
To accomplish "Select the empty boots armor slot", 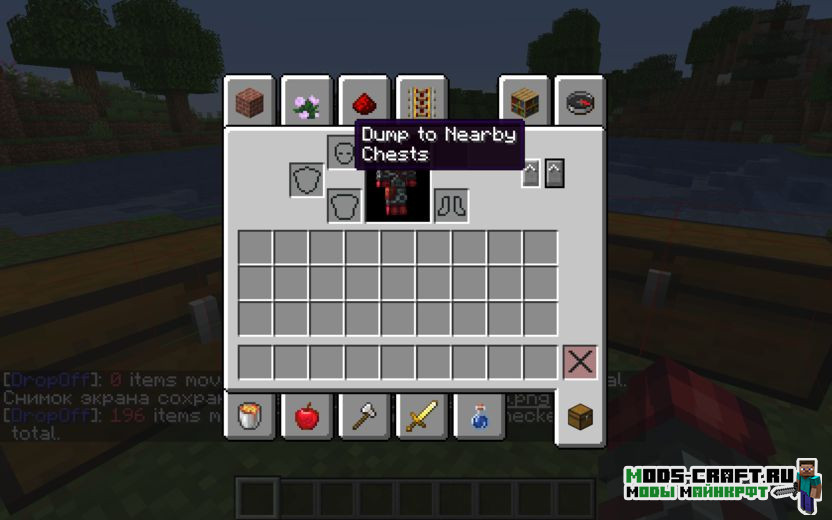I will click(451, 206).
